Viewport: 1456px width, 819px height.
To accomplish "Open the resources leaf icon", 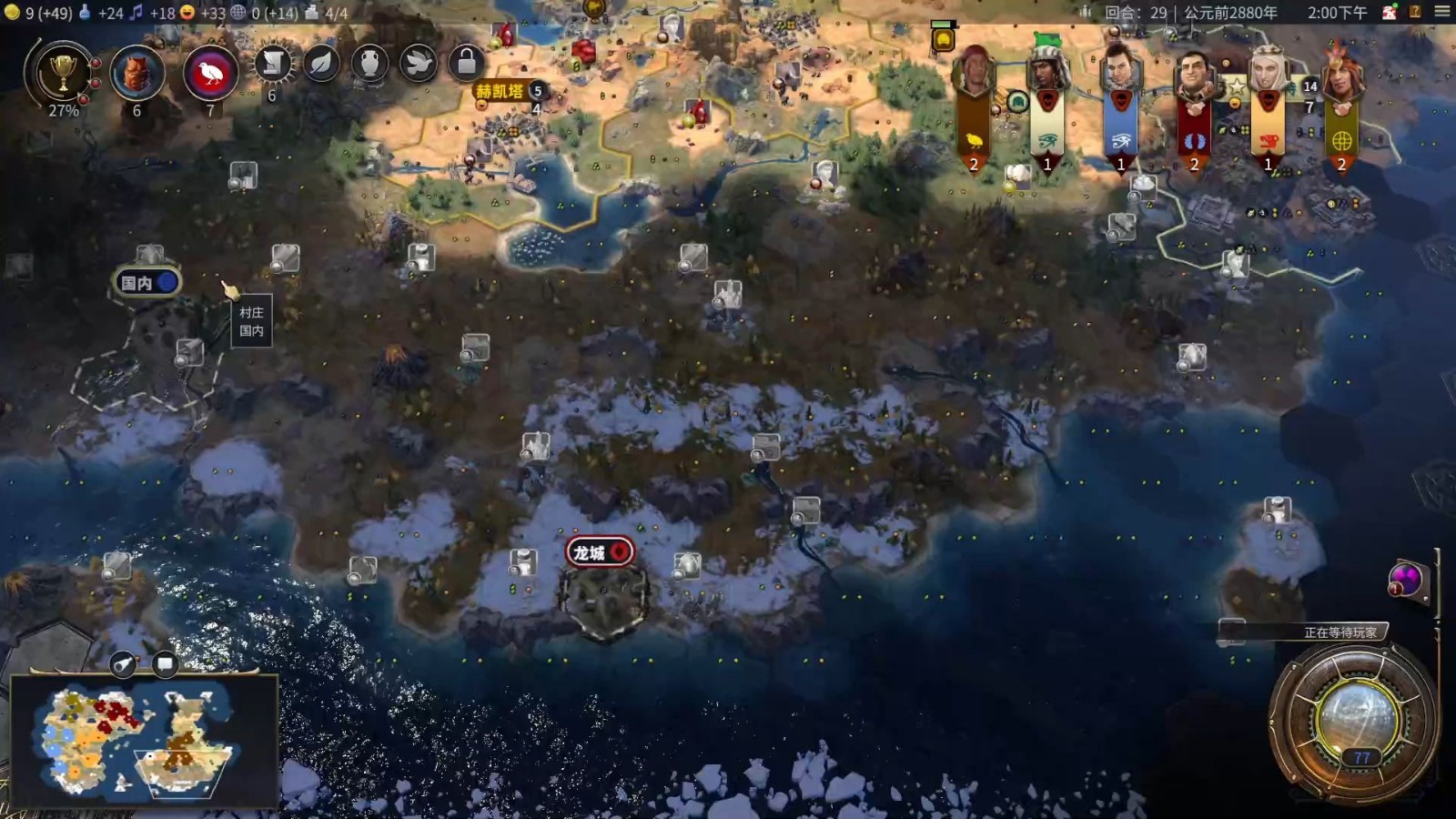I will coord(321,64).
